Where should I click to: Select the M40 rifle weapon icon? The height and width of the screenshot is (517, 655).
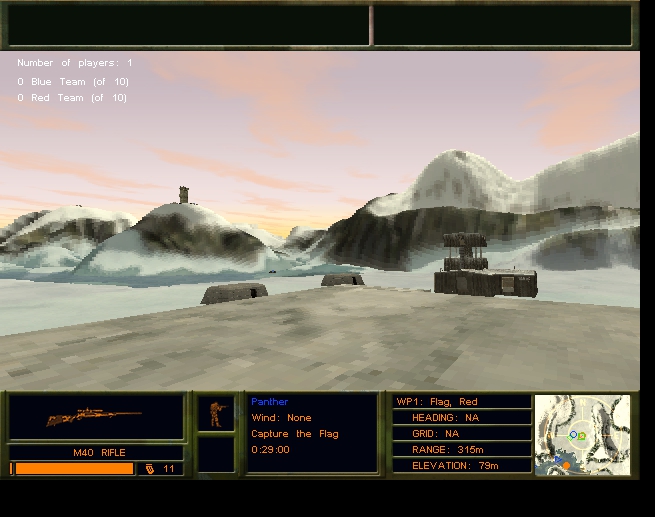pyautogui.click(x=94, y=417)
